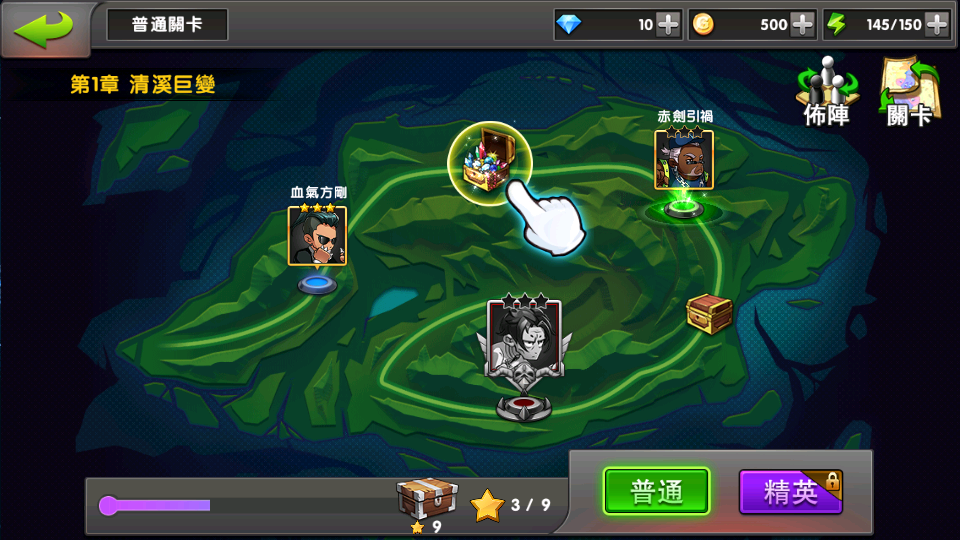Screen dimensions: 960x540
Task: Add gold coins using the plus button
Action: 802,25
